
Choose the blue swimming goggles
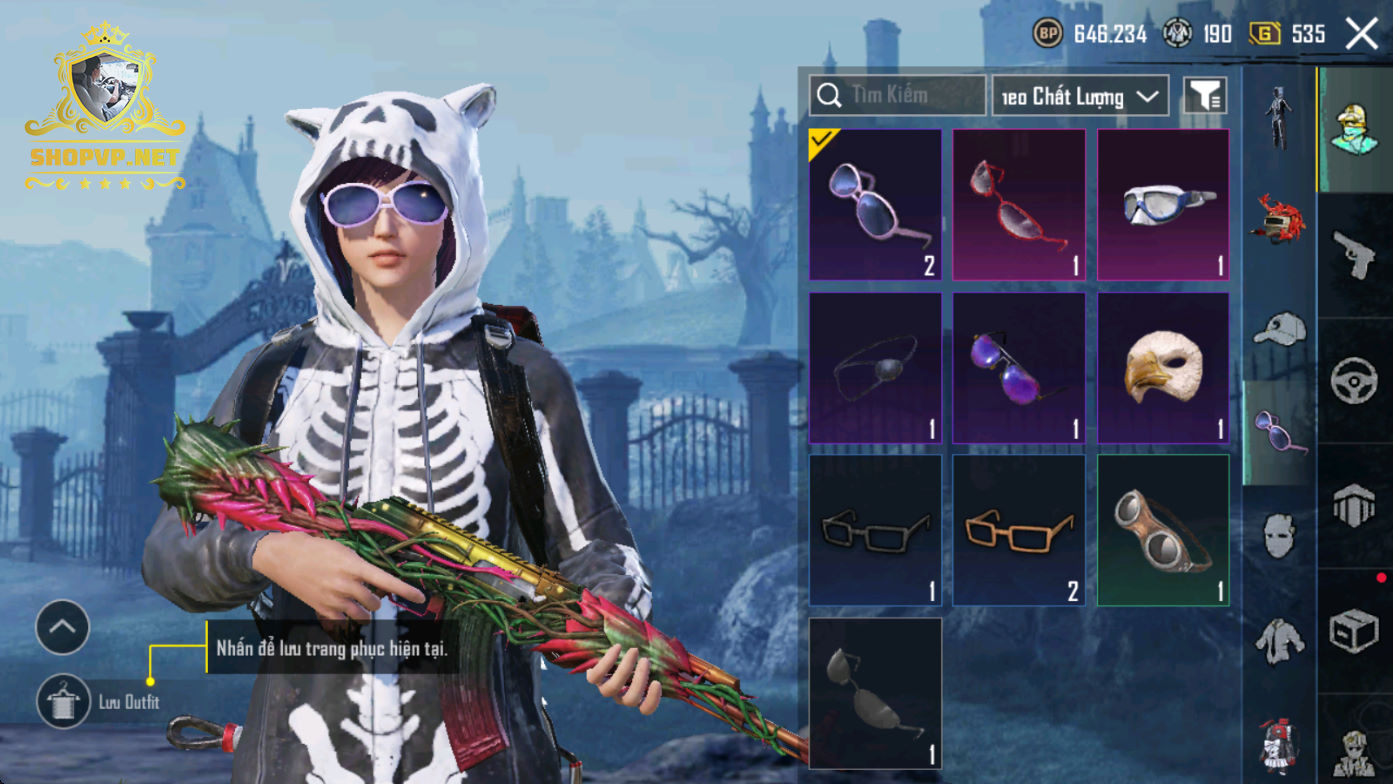[1163, 205]
